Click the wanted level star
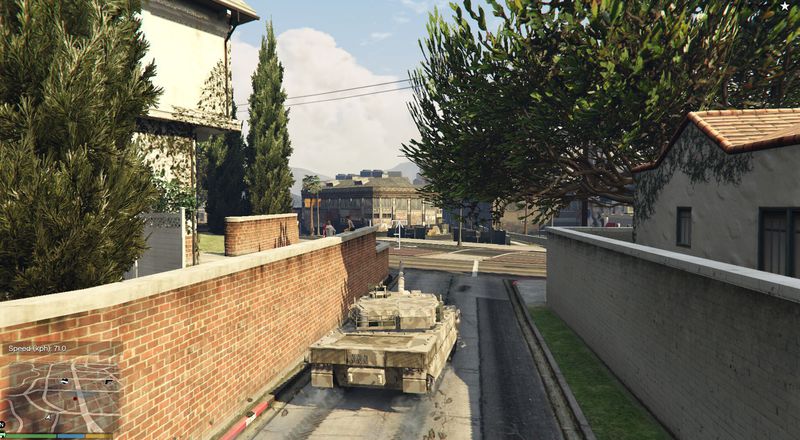Image resolution: width=800 pixels, height=440 pixels. (x=787, y=8)
